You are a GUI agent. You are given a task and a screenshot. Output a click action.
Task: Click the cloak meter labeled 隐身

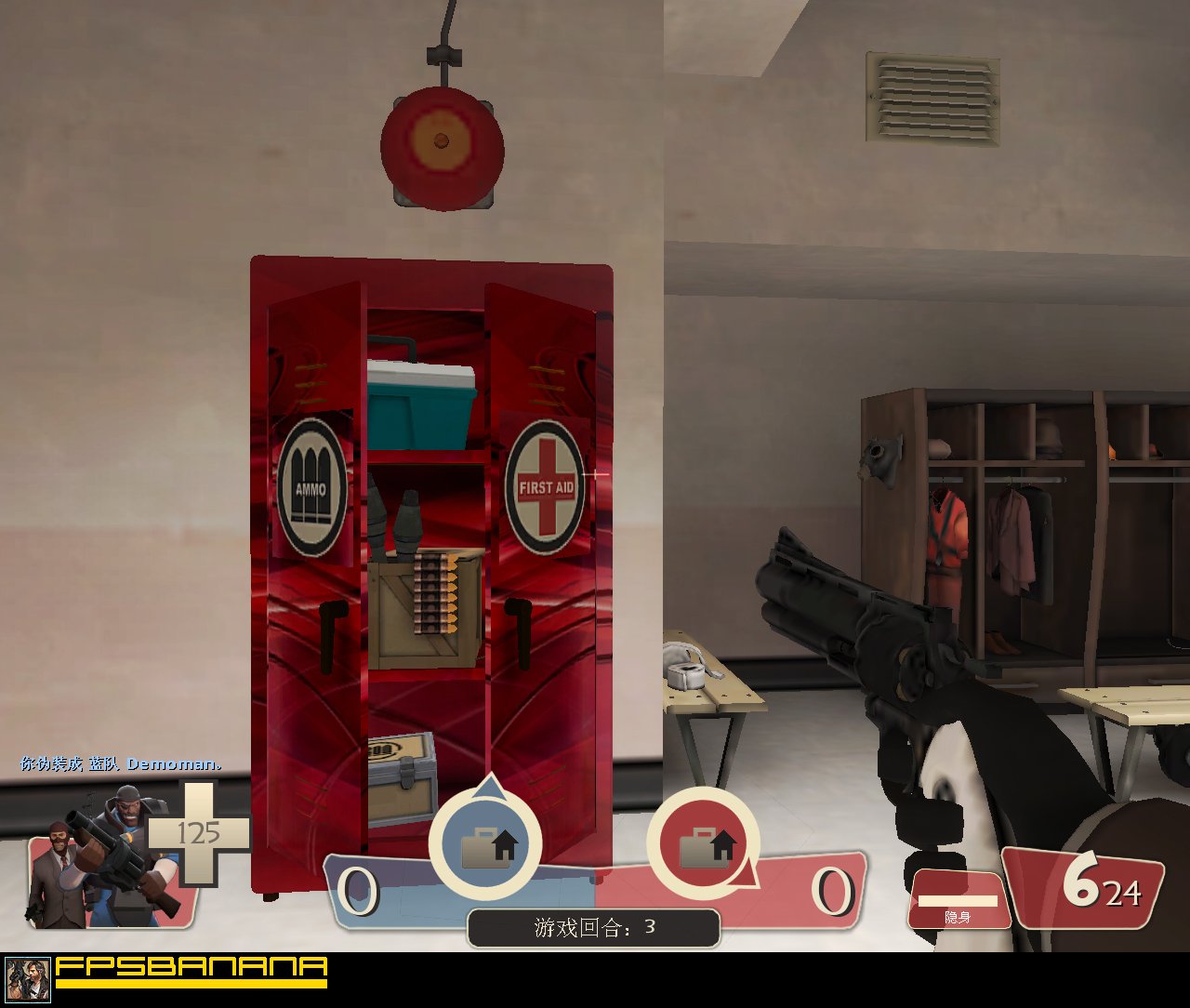[959, 900]
